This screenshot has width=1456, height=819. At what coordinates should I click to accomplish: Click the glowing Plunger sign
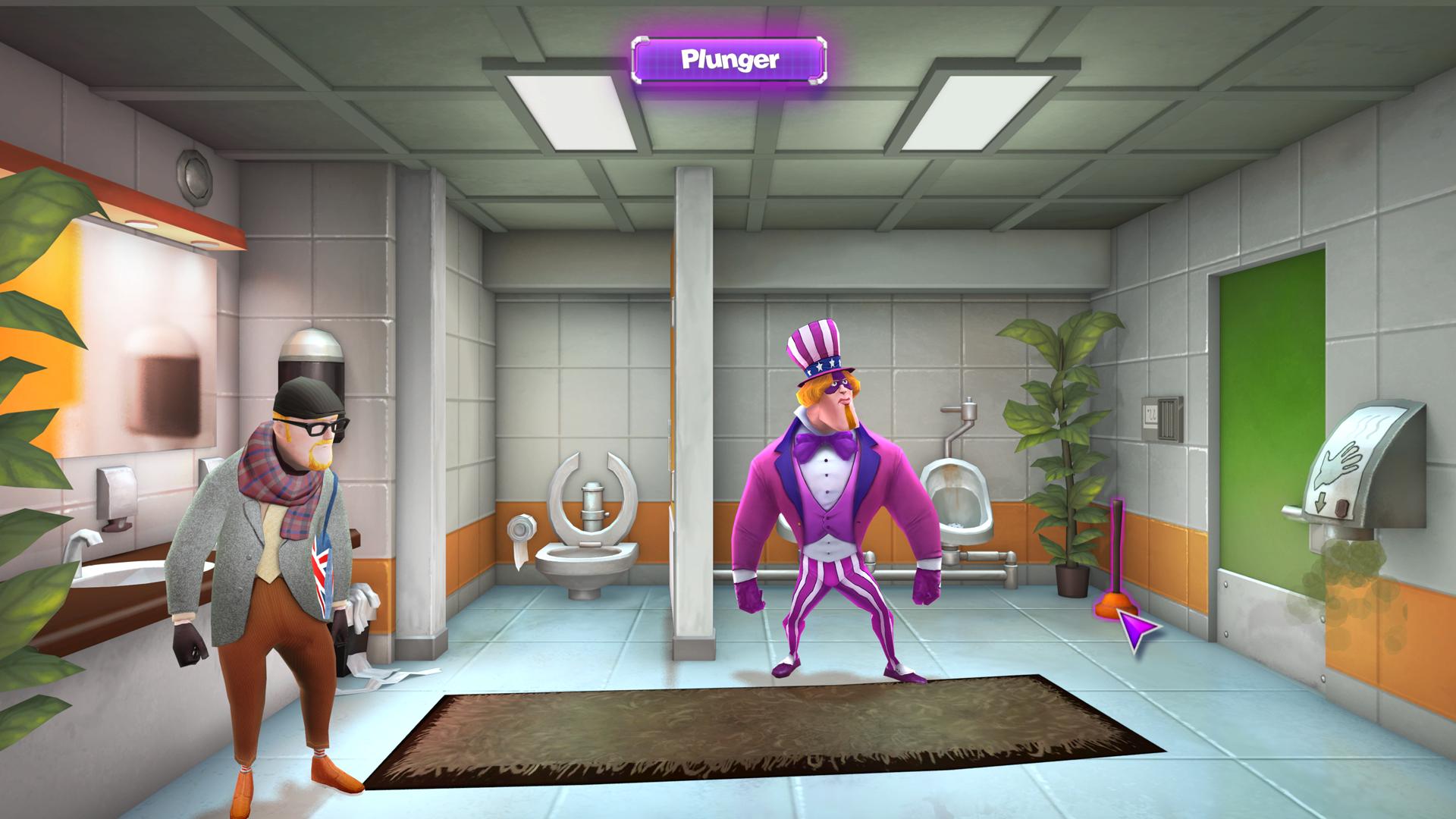coord(728,59)
